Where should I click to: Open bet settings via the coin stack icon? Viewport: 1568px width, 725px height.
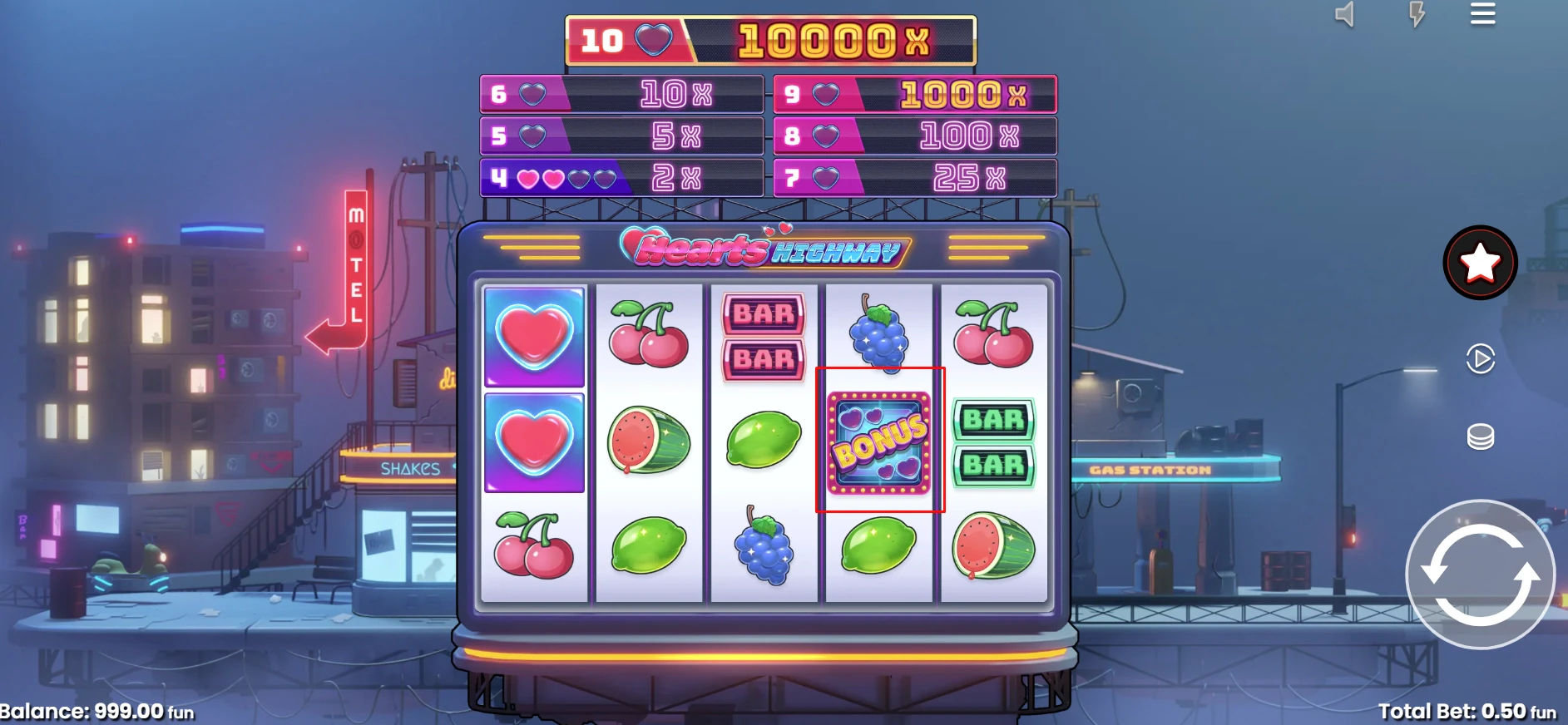pos(1480,435)
